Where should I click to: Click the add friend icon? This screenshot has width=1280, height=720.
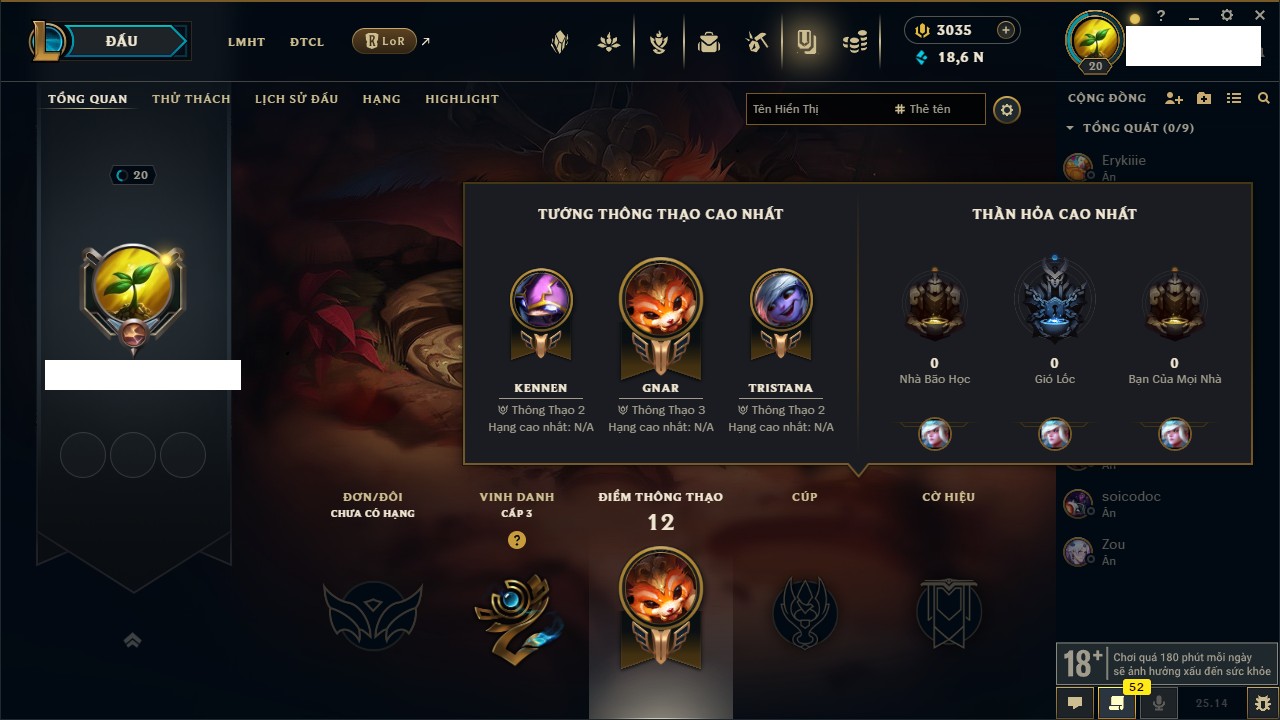point(1174,99)
